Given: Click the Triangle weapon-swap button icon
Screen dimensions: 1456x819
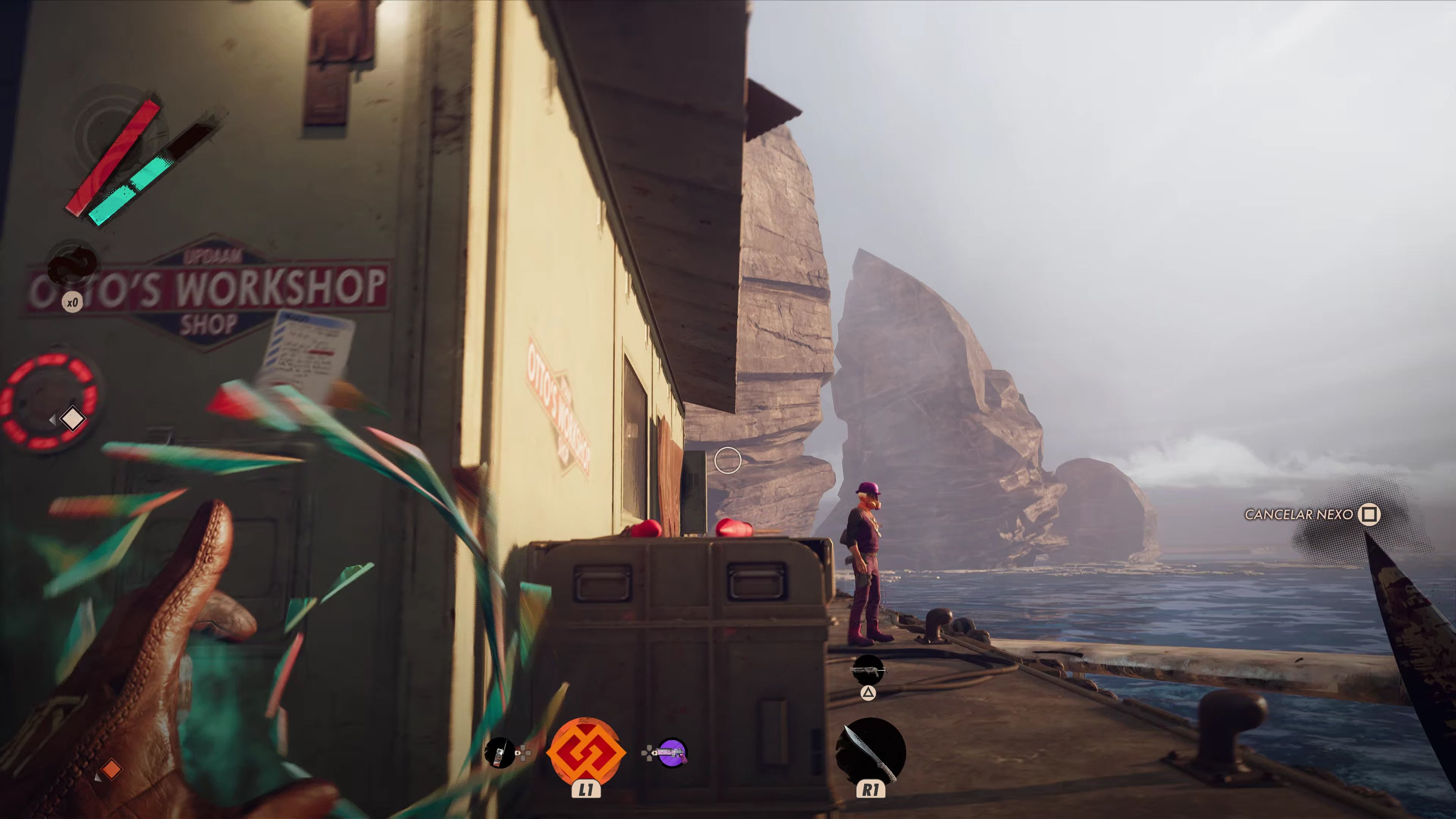Looking at the screenshot, I should coord(869,694).
